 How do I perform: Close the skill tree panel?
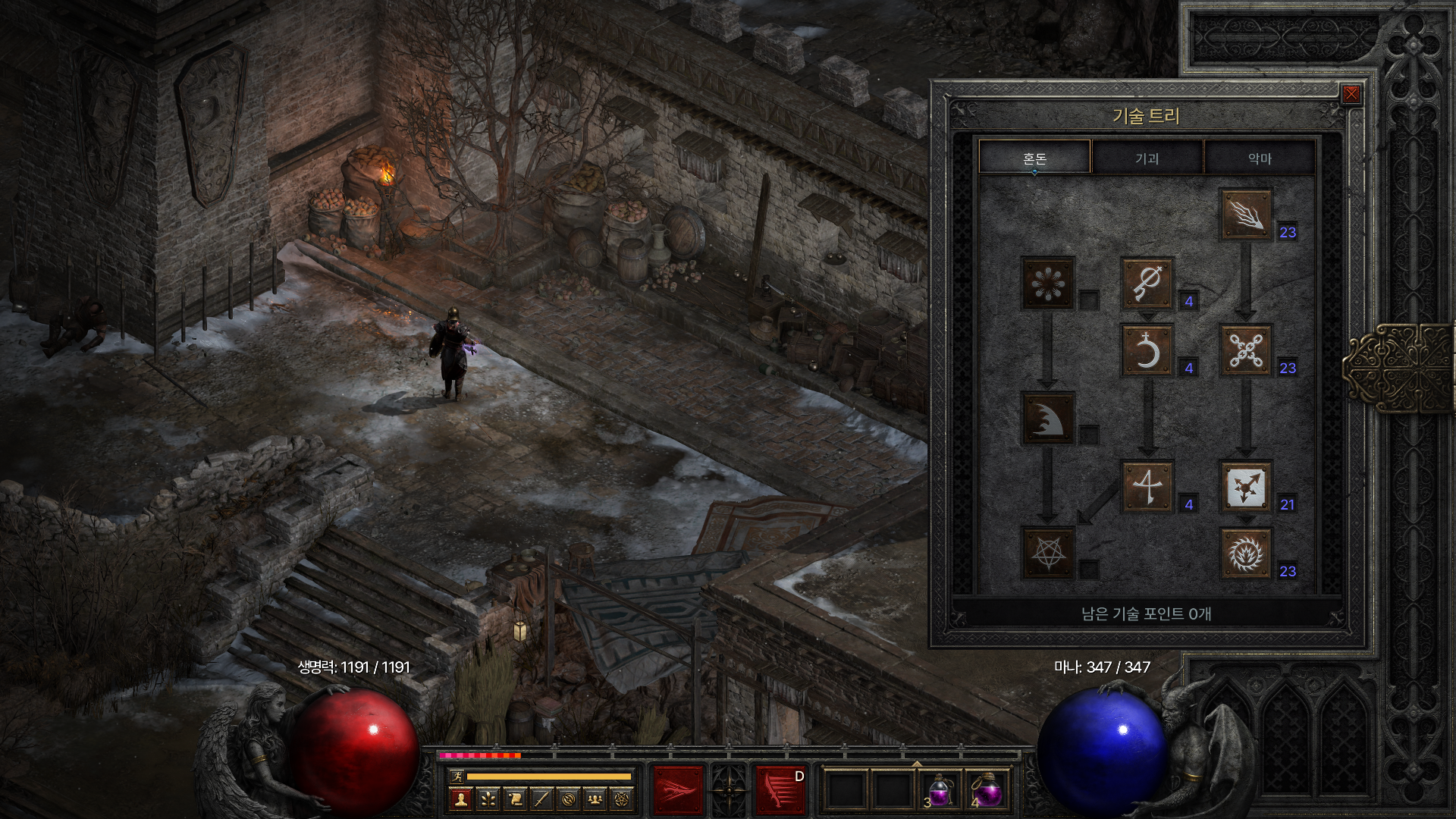click(1351, 95)
